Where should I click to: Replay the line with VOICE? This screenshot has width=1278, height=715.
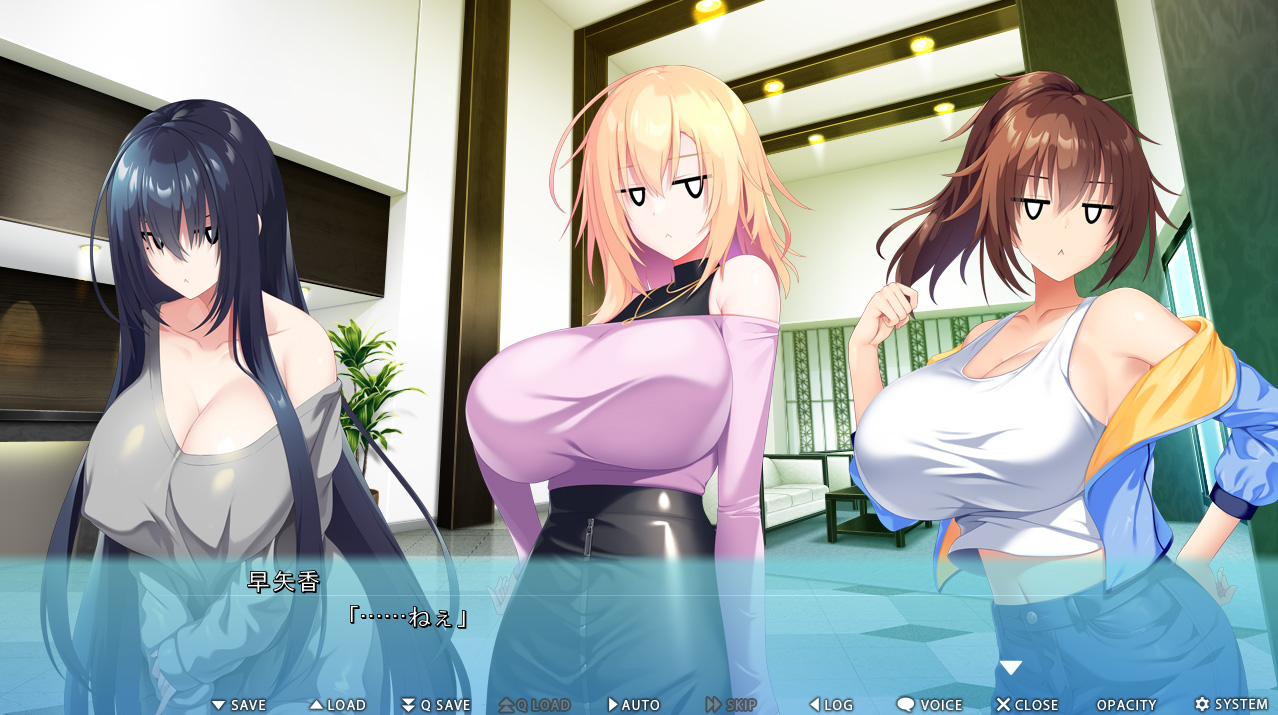pos(929,705)
